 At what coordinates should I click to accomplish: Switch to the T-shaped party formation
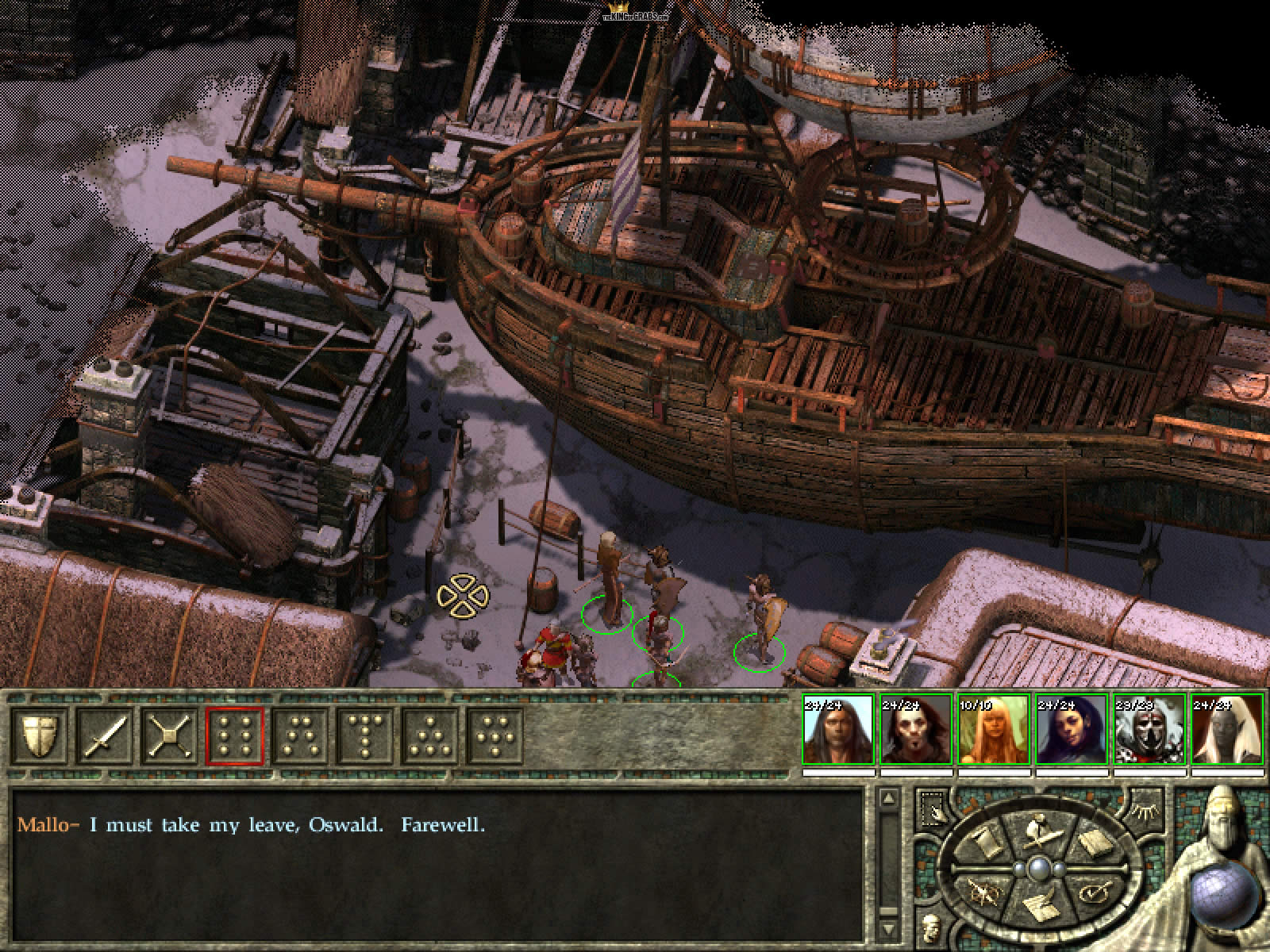pyautogui.click(x=366, y=735)
